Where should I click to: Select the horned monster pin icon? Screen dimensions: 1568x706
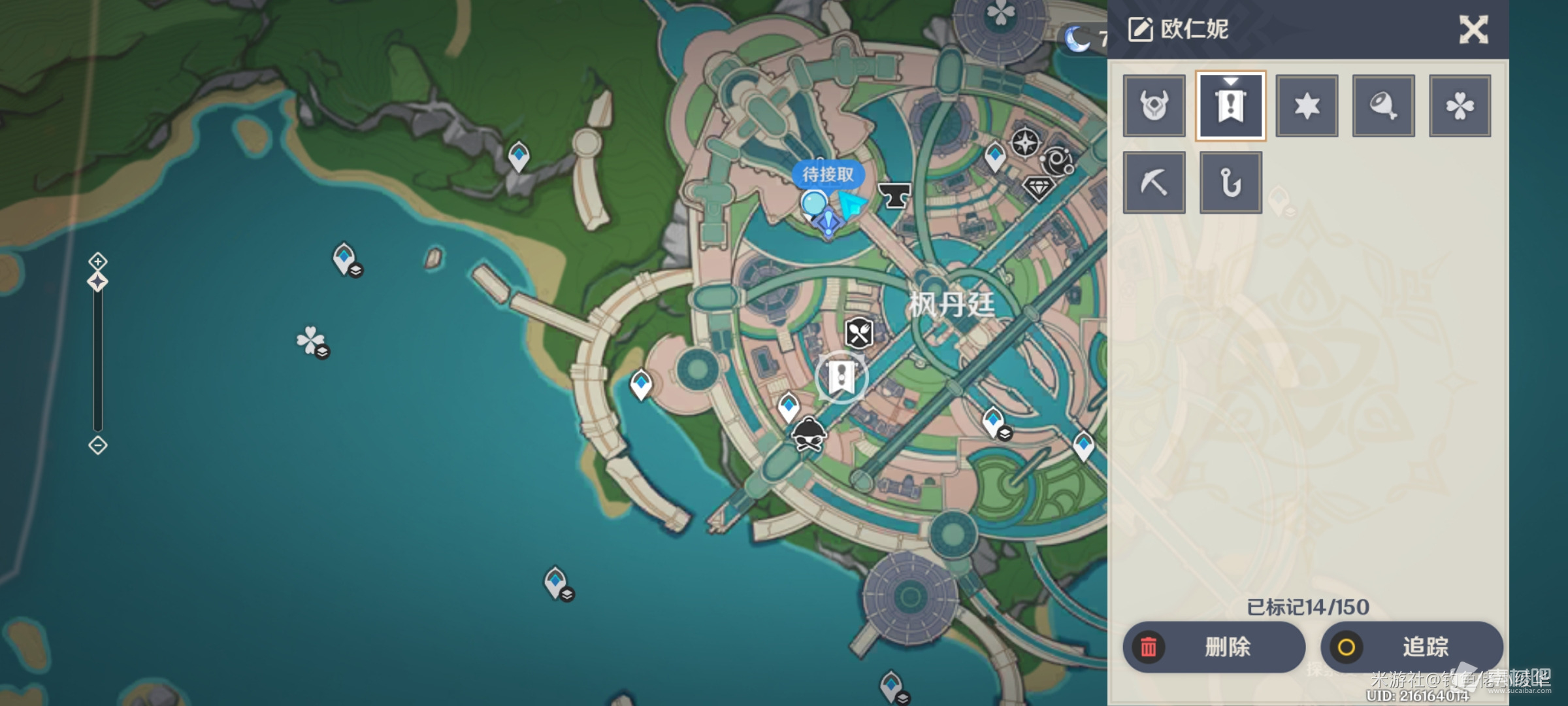point(1154,106)
